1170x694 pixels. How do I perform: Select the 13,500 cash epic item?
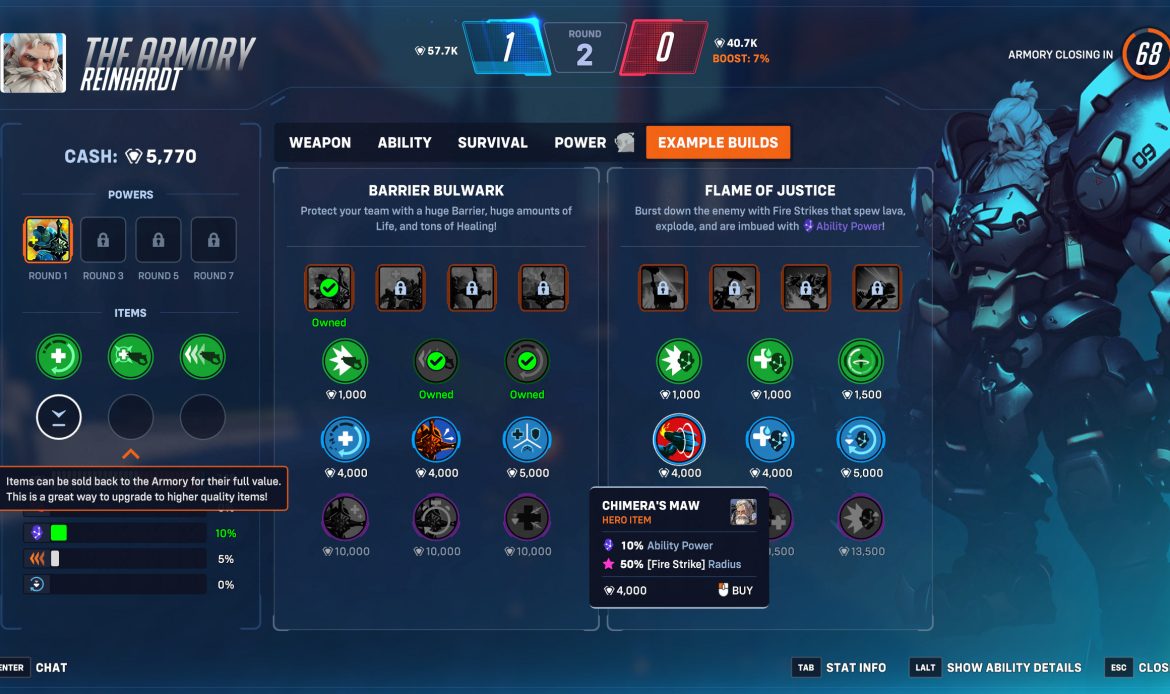pyautogui.click(x=861, y=518)
